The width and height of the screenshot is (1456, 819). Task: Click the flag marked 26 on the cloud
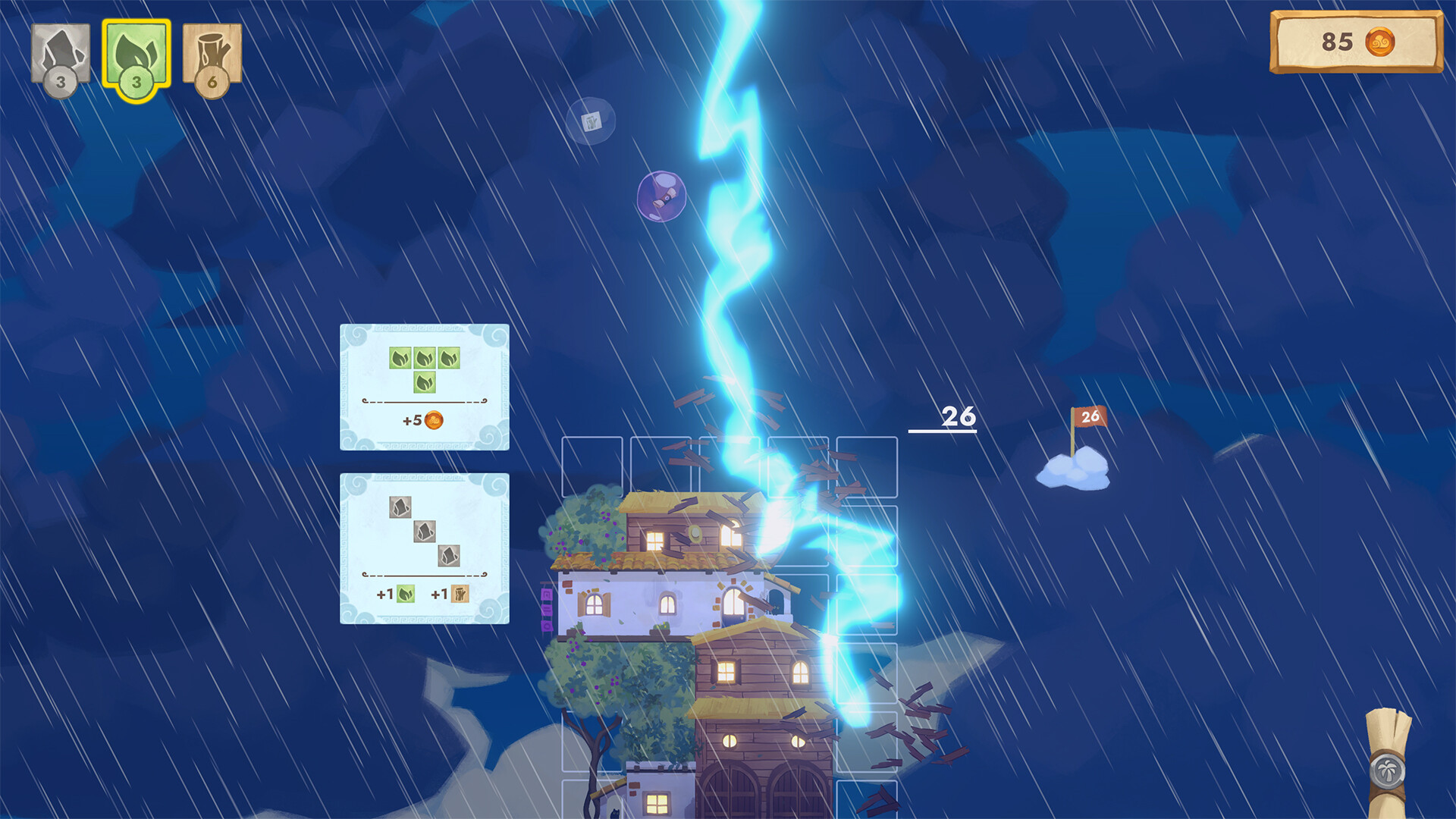[x=1090, y=416]
